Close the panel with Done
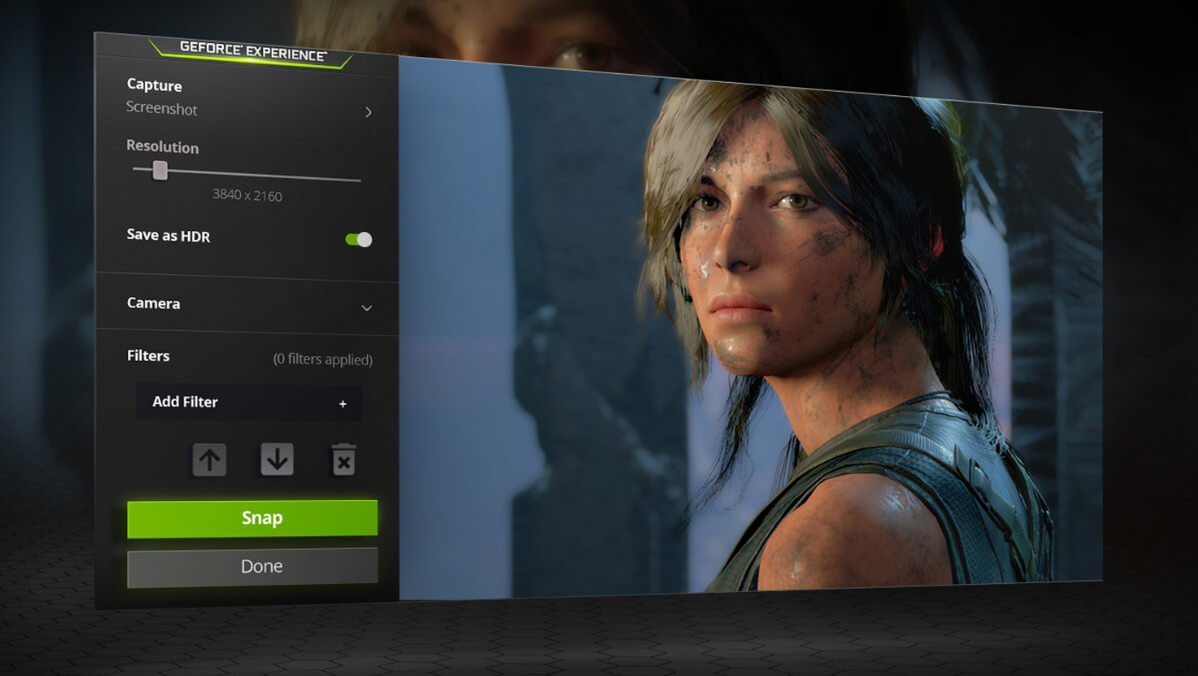This screenshot has width=1198, height=676. [x=252, y=566]
